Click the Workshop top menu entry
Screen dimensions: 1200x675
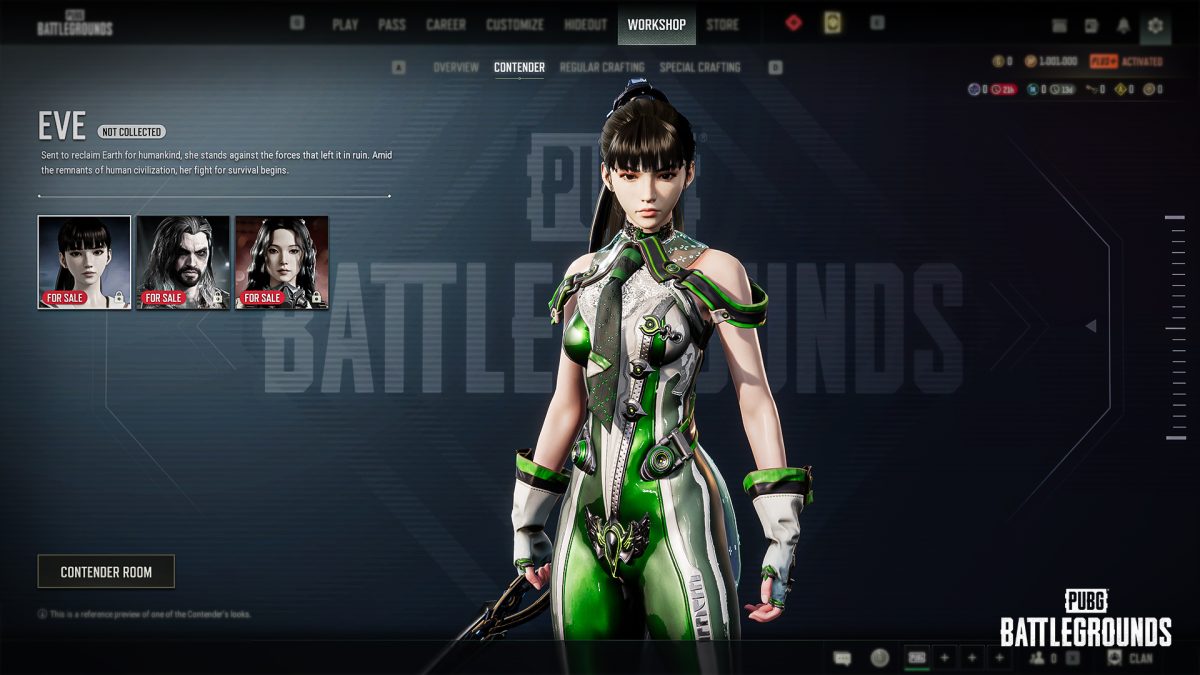pyautogui.click(x=657, y=25)
